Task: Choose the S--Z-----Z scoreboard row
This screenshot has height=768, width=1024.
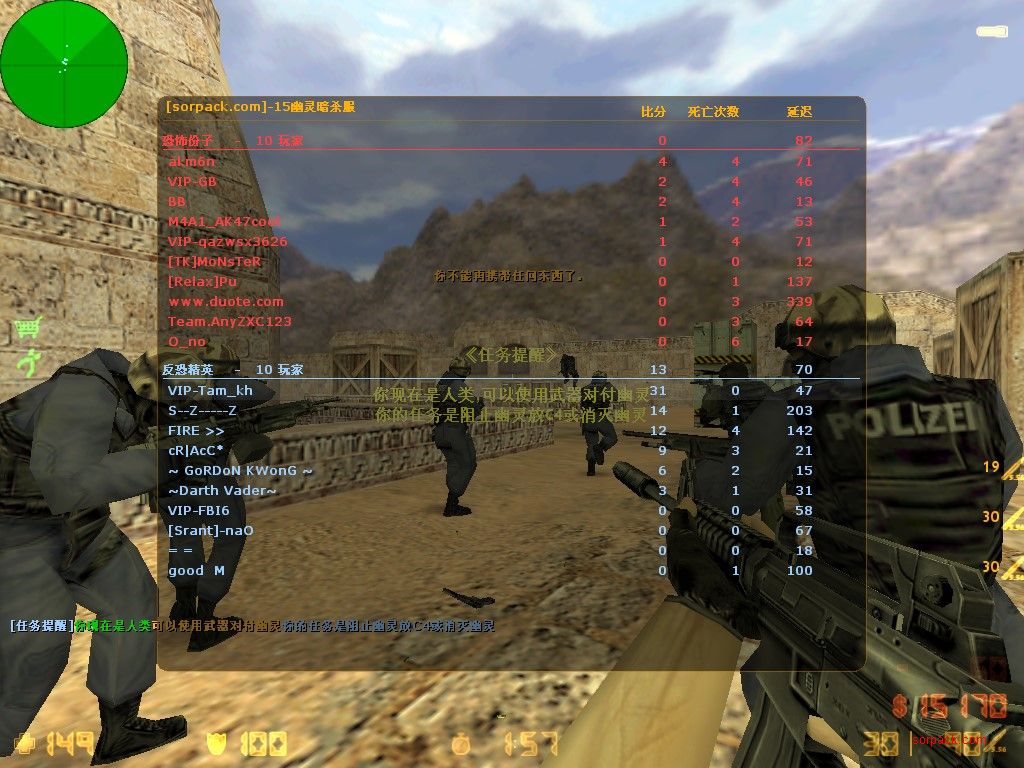Action: click(202, 410)
